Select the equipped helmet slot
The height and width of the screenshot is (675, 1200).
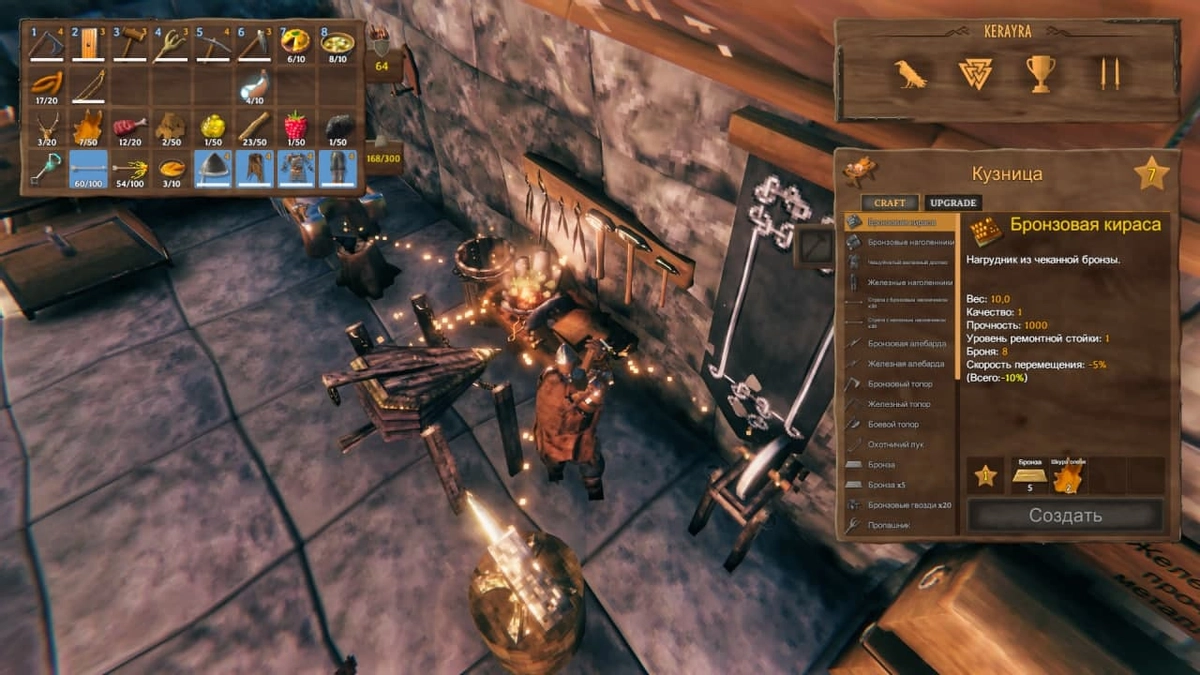click(213, 169)
